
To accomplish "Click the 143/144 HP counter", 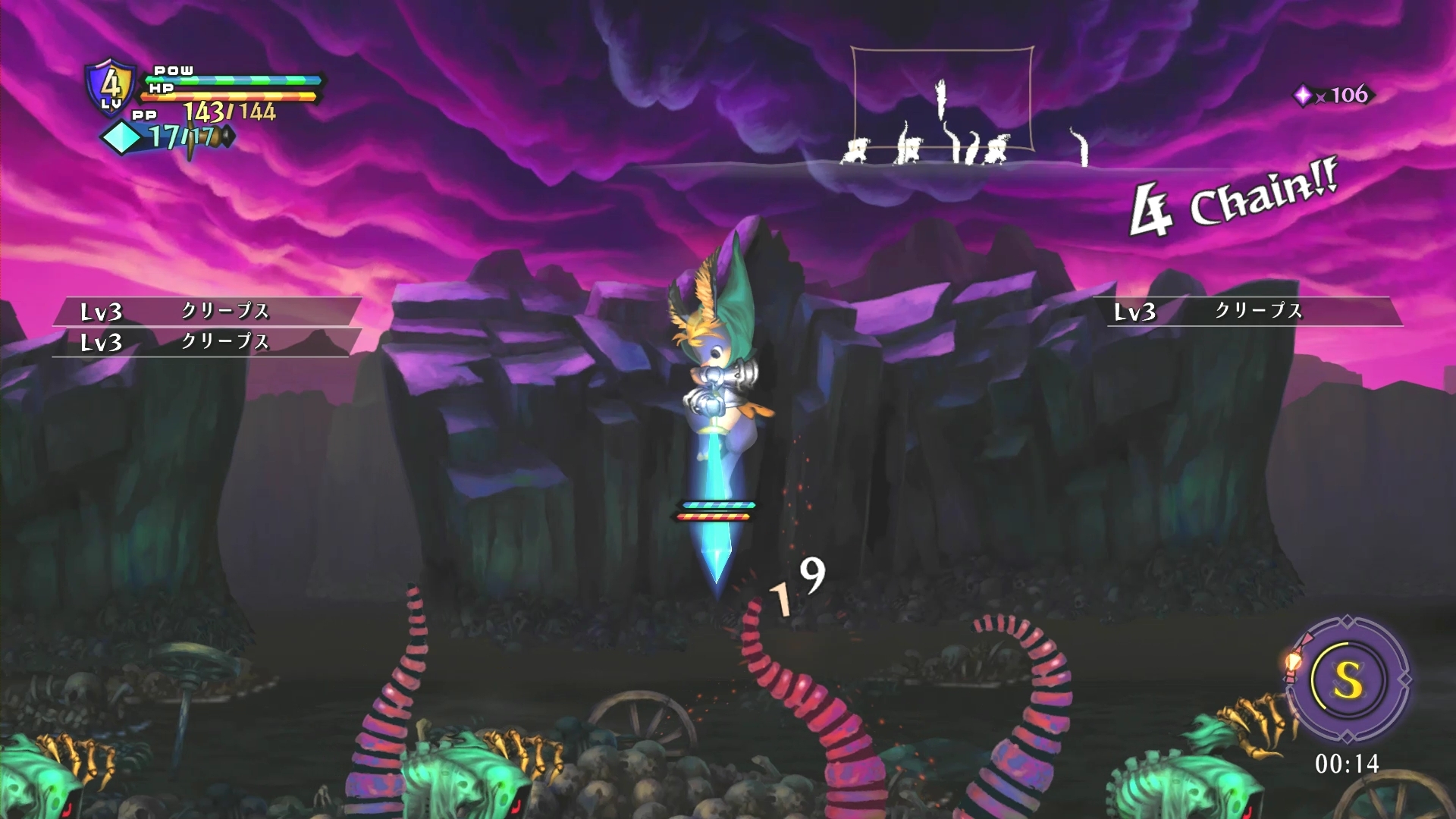I will click(229, 112).
